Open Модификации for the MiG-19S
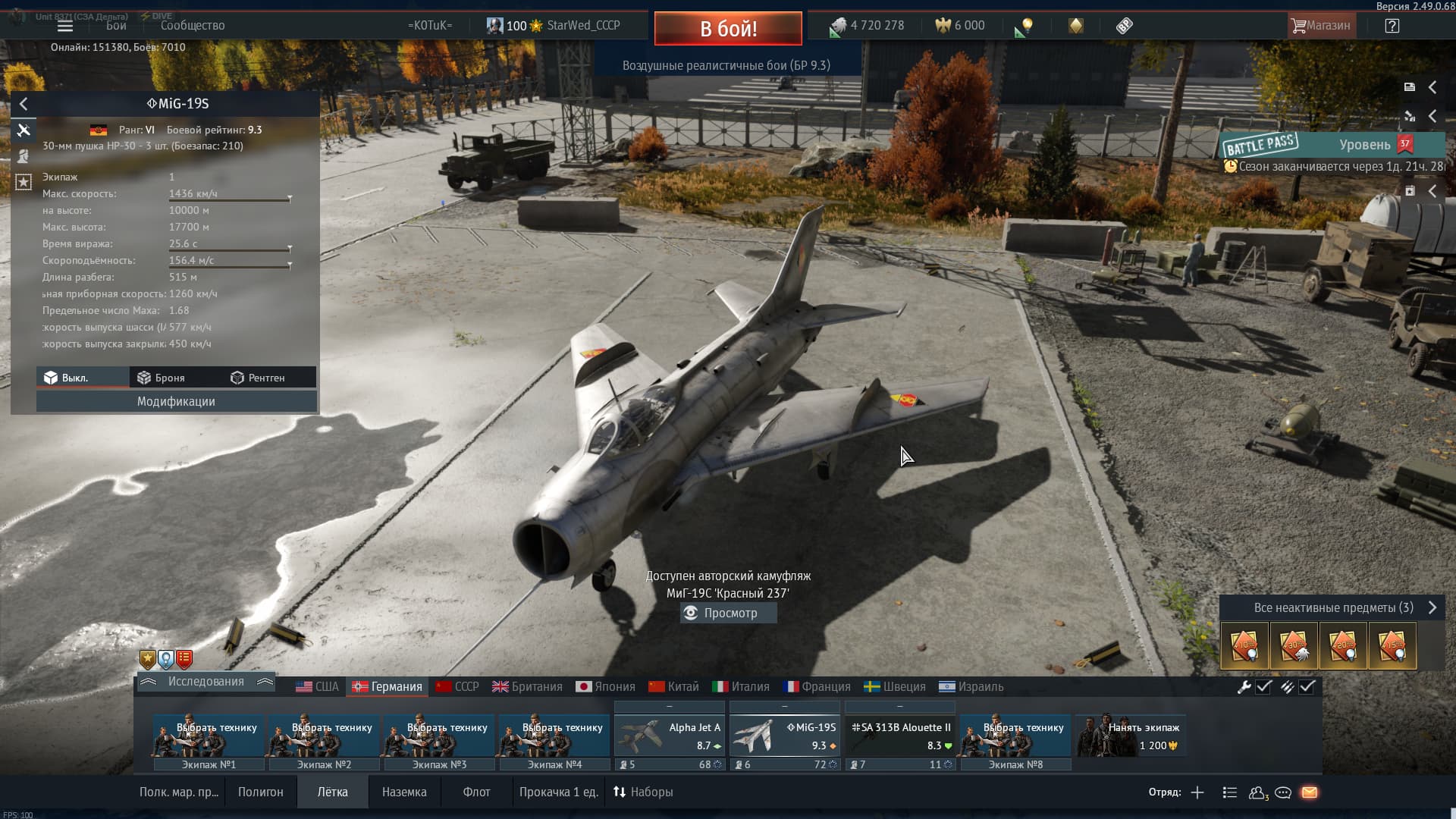Viewport: 1456px width, 819px height. 176,402
